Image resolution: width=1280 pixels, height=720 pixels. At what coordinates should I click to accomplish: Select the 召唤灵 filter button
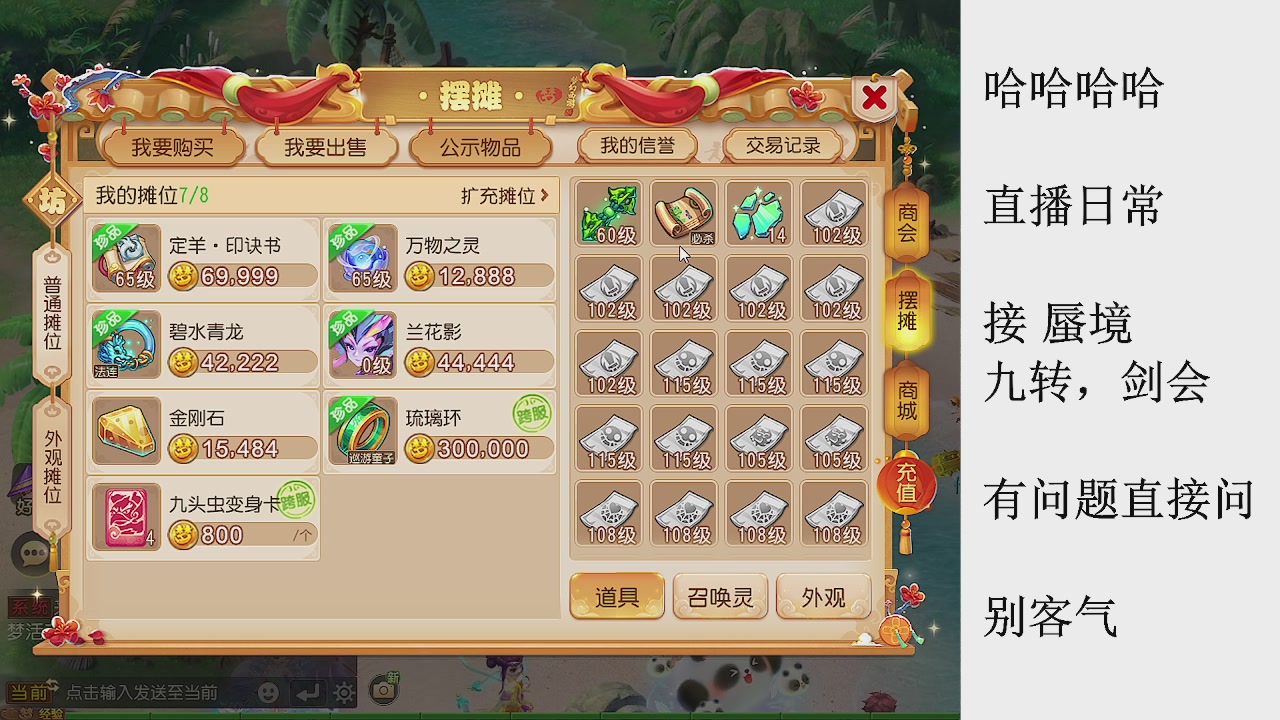720,596
